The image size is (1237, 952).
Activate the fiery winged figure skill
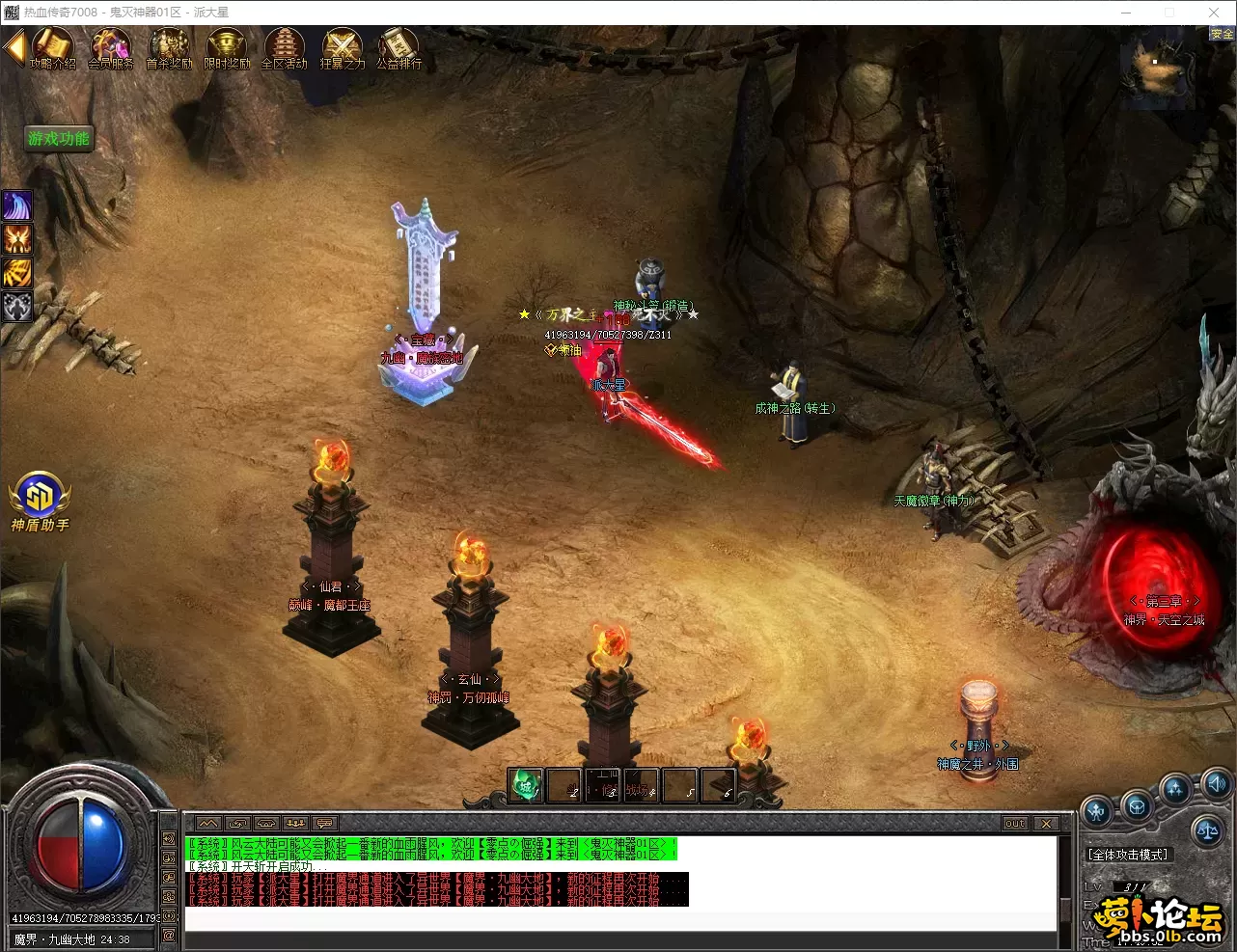pos(17,239)
